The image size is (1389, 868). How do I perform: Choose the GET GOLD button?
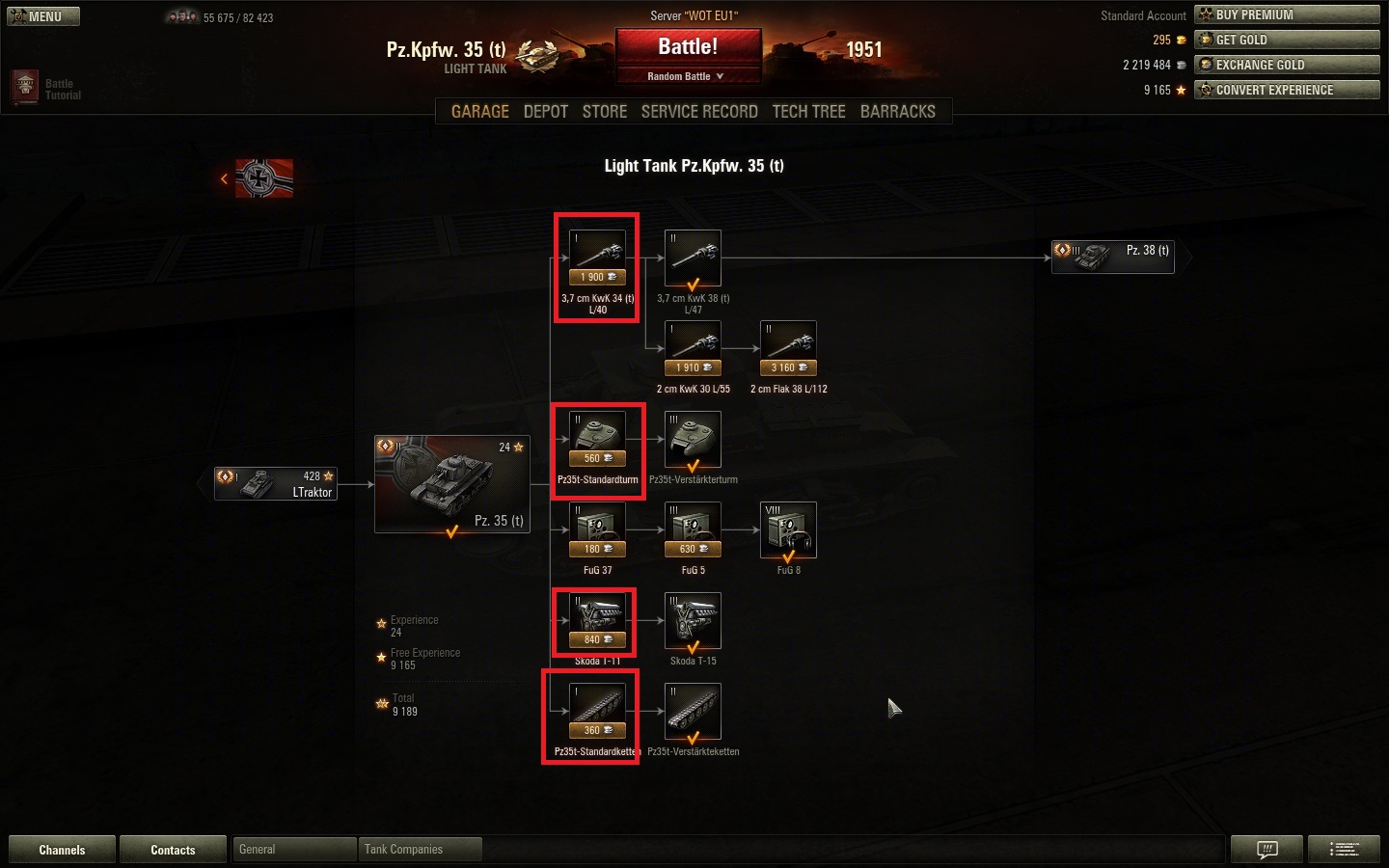[1287, 40]
